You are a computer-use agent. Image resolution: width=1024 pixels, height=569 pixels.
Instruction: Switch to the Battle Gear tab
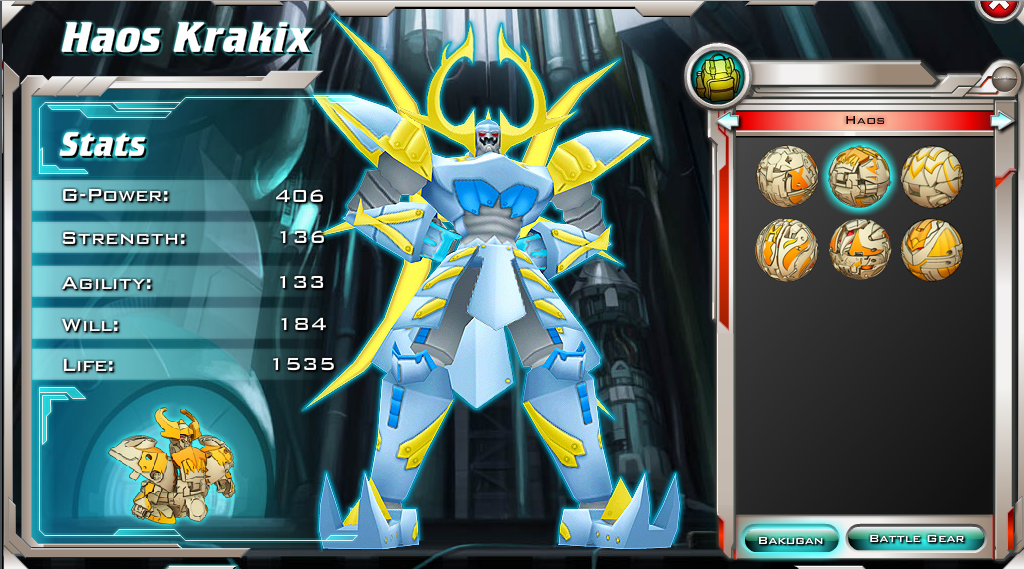pos(916,539)
